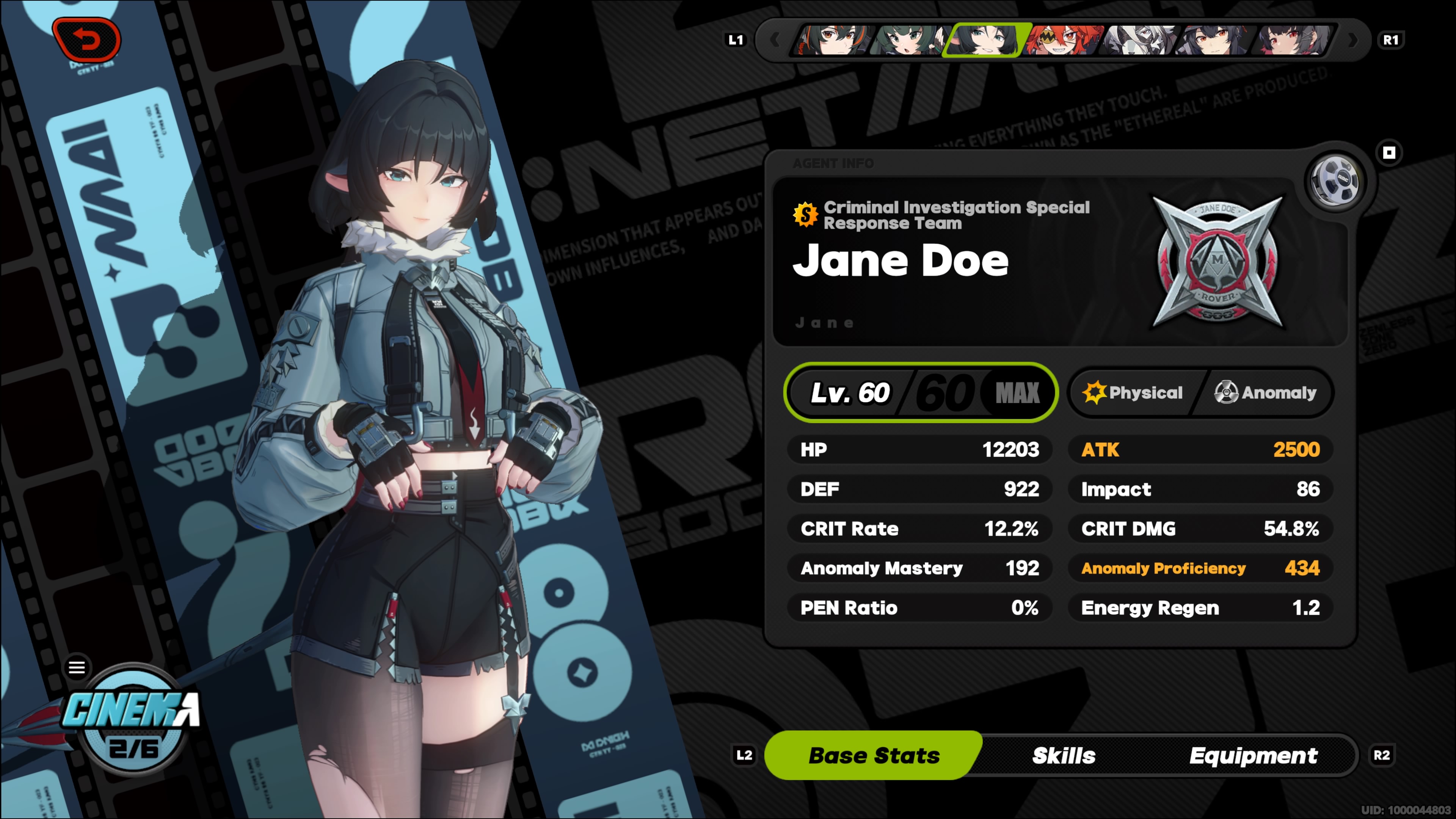
Task: Click the Physical attribute starburst icon
Action: tap(1094, 392)
